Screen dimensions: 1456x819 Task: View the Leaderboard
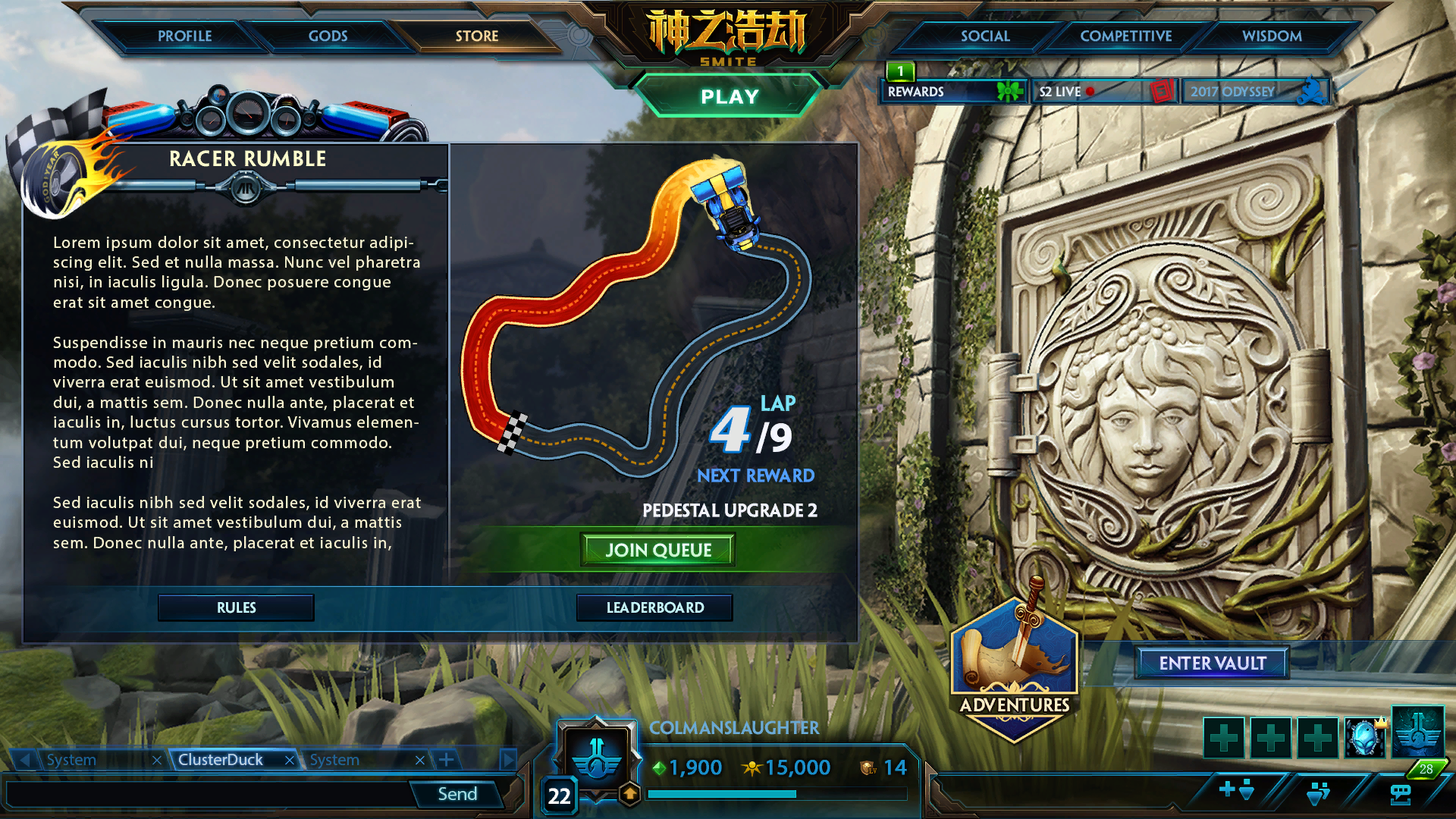(x=654, y=607)
